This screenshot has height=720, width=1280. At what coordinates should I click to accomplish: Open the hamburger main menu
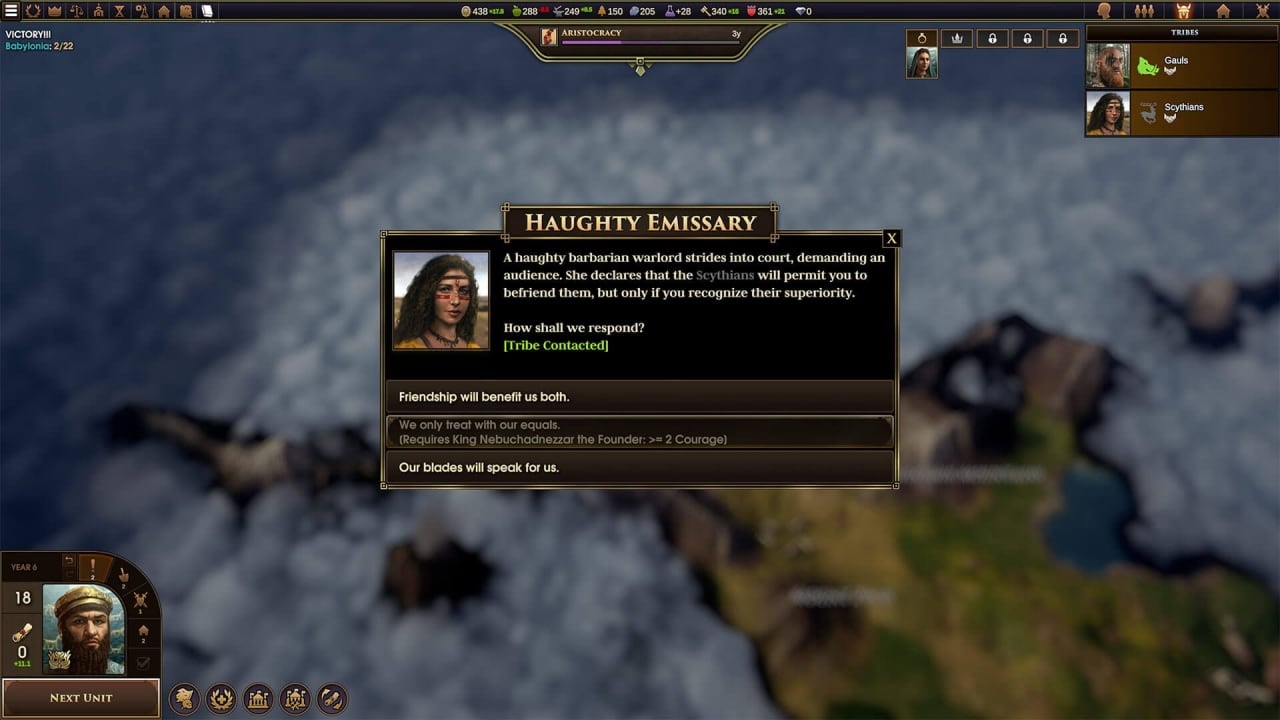coord(10,11)
